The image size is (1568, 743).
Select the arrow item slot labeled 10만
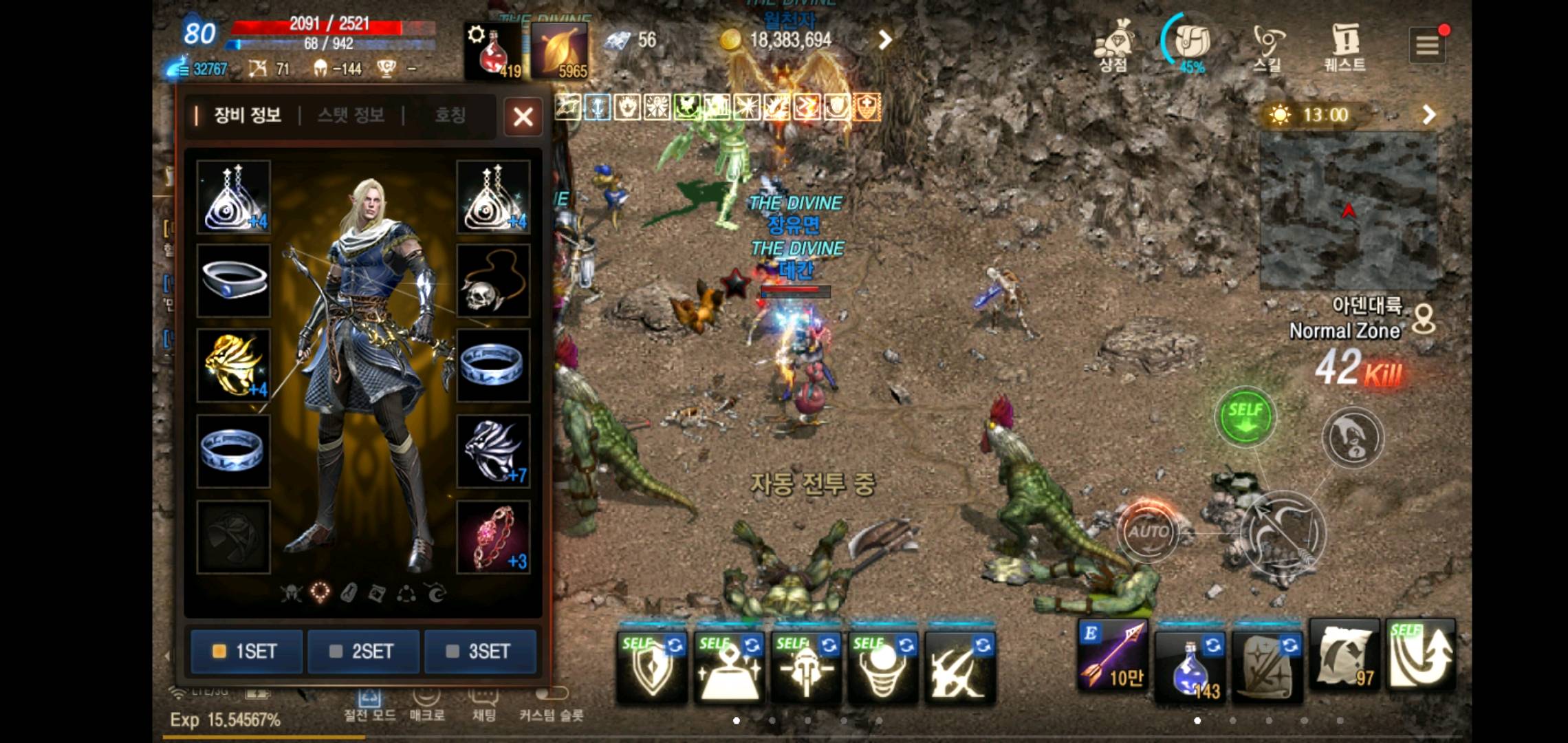click(x=1112, y=656)
